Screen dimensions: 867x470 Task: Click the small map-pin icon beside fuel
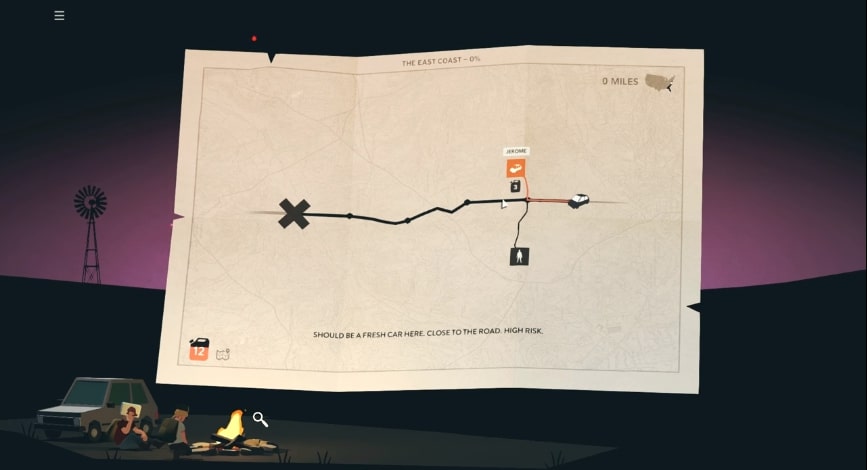pos(223,353)
